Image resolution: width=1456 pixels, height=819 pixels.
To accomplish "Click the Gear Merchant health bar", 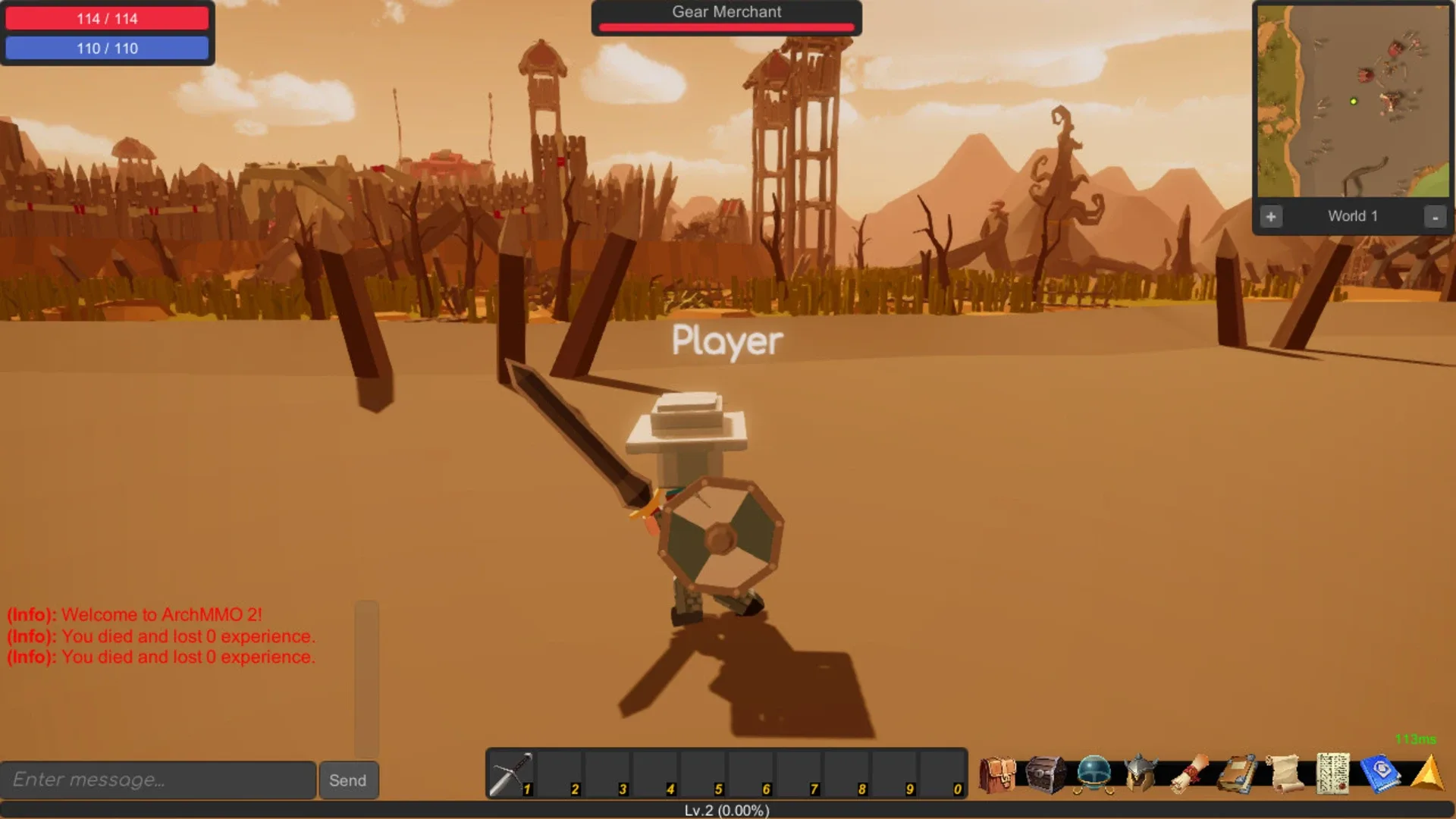I will pyautogui.click(x=726, y=28).
